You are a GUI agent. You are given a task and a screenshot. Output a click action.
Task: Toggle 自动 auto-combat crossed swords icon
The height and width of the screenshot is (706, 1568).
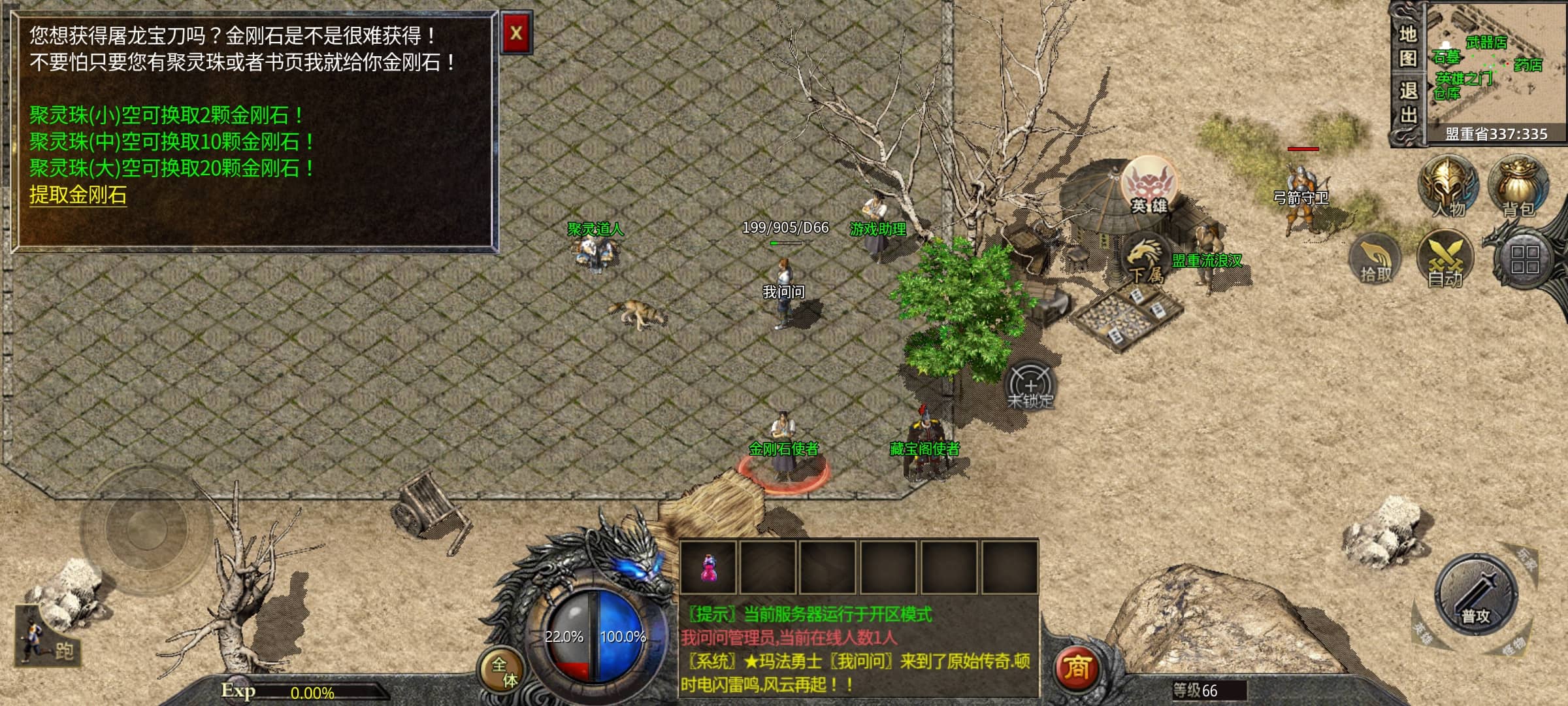(x=1445, y=259)
